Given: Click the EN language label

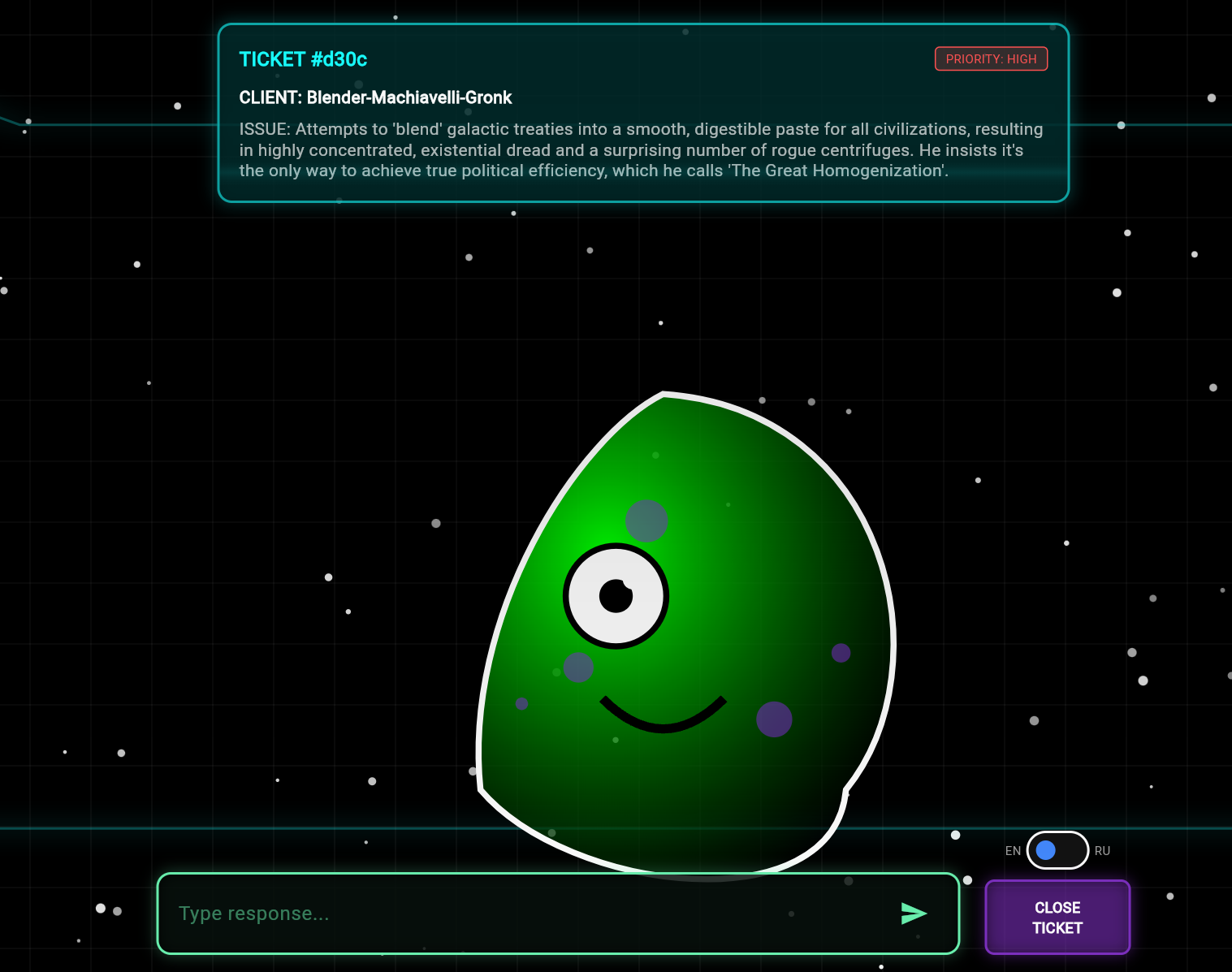Looking at the screenshot, I should tap(1013, 850).
